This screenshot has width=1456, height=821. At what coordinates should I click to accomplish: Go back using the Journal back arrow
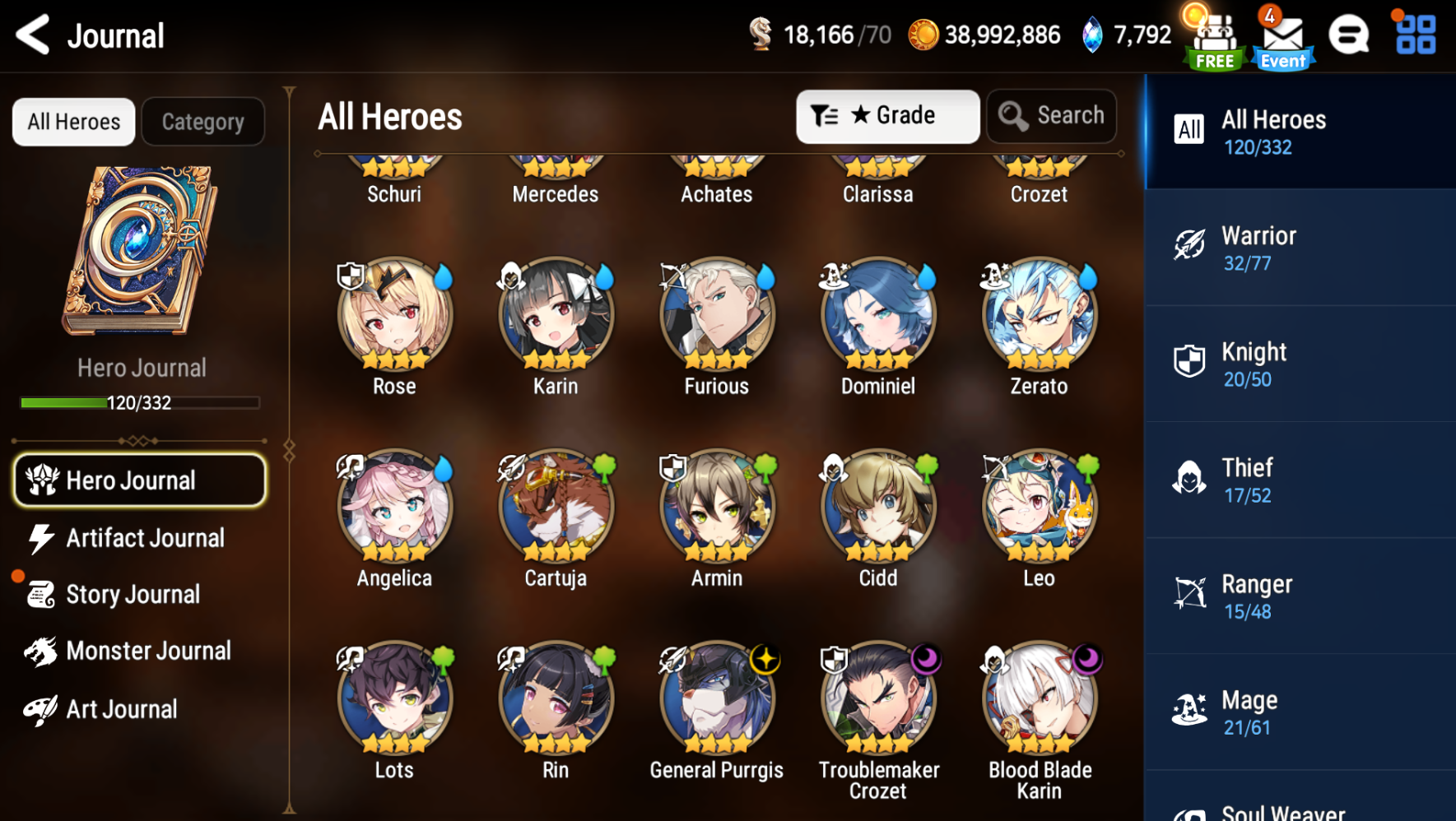click(x=31, y=35)
